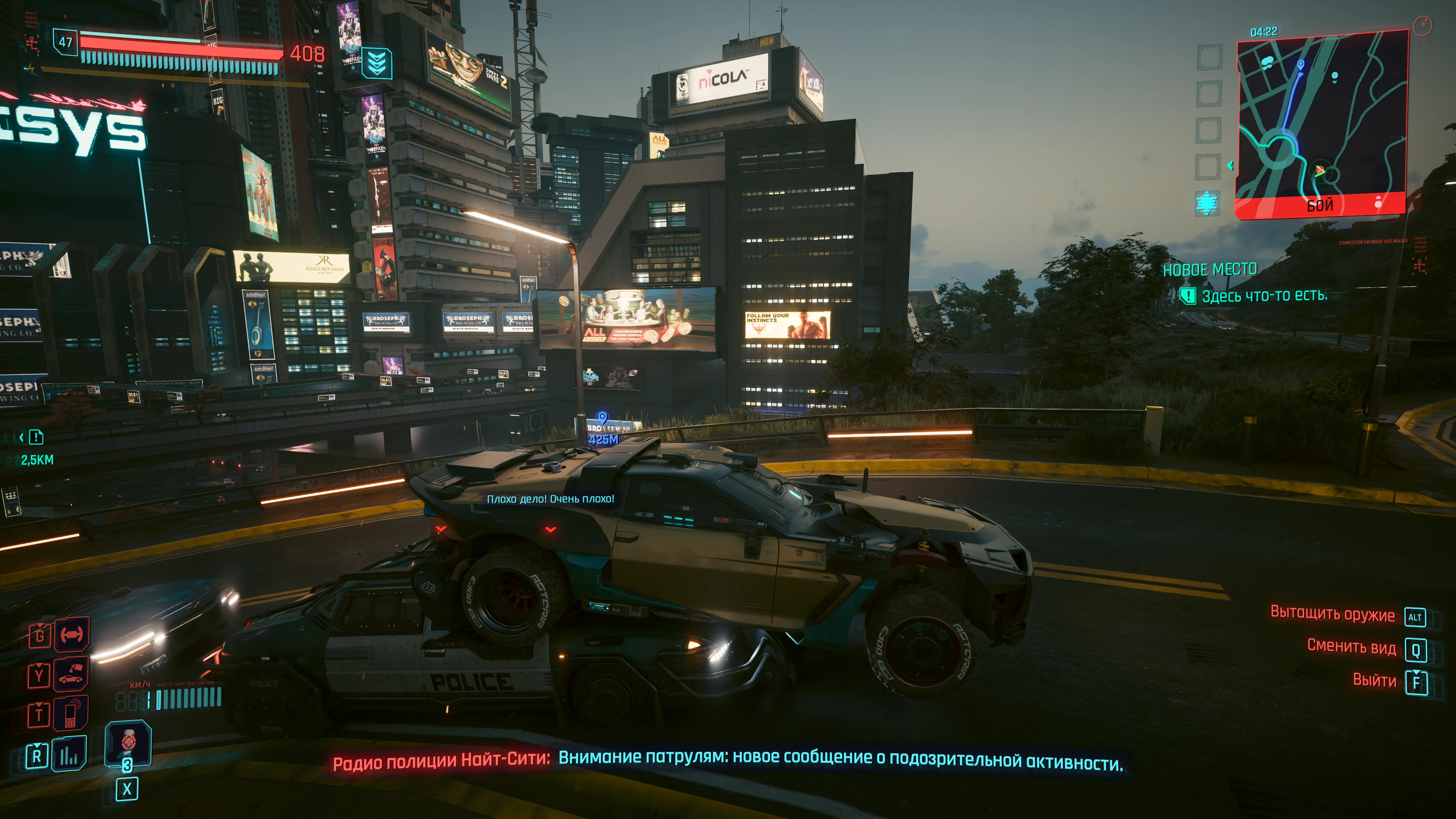Select the blue waypoint pin on minimap
1456x819 pixels.
[x=1301, y=65]
